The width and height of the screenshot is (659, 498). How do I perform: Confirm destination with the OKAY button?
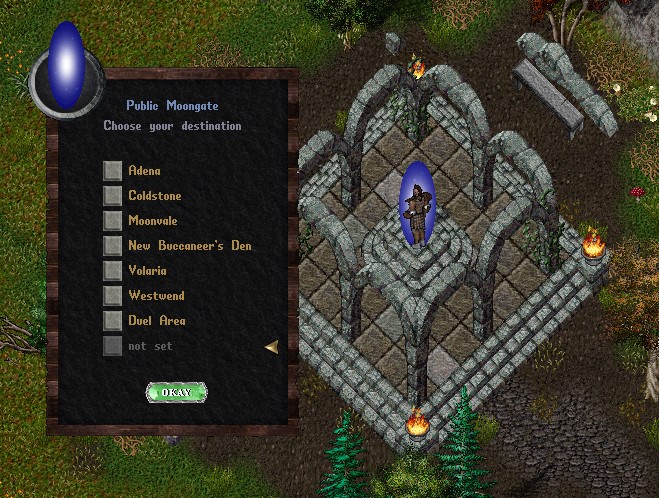click(176, 393)
